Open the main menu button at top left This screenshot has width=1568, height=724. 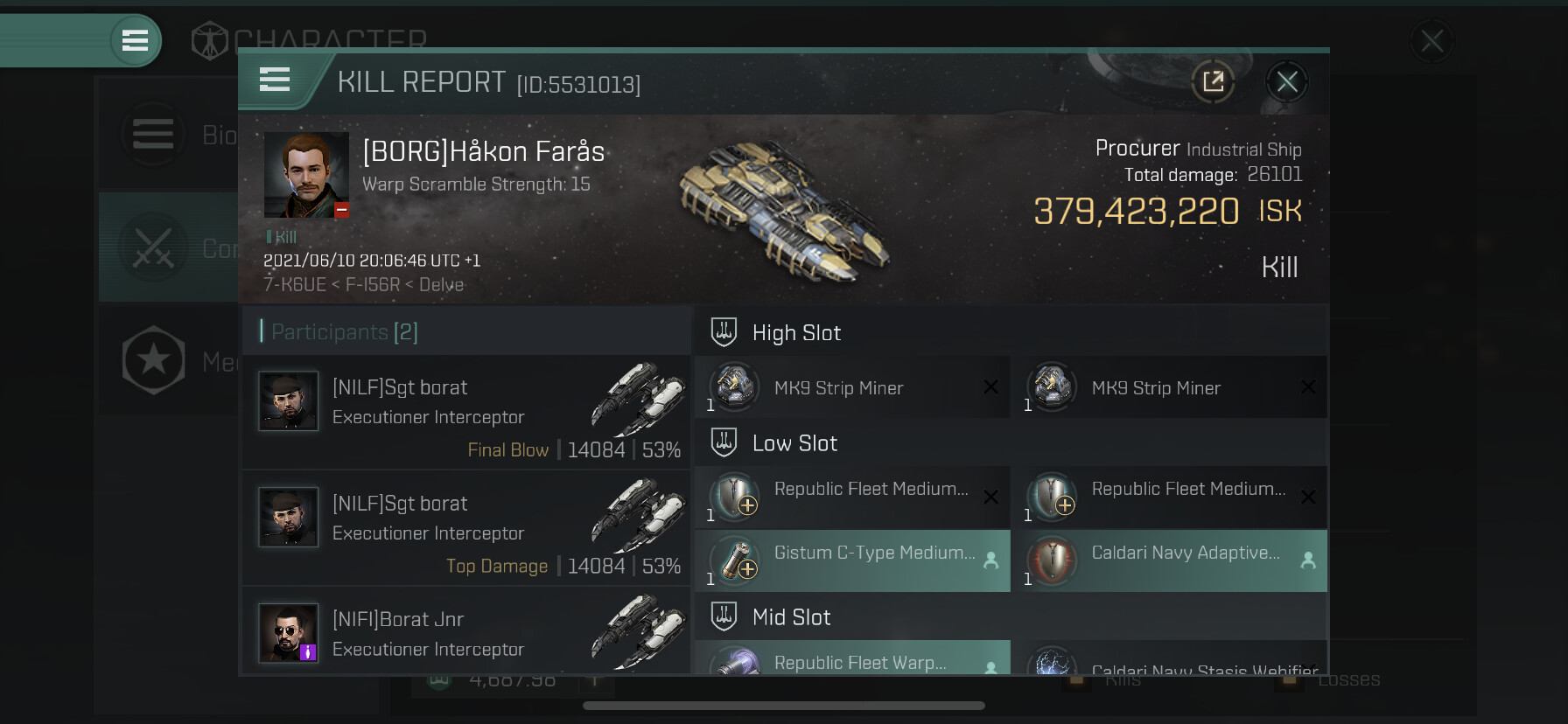point(135,40)
